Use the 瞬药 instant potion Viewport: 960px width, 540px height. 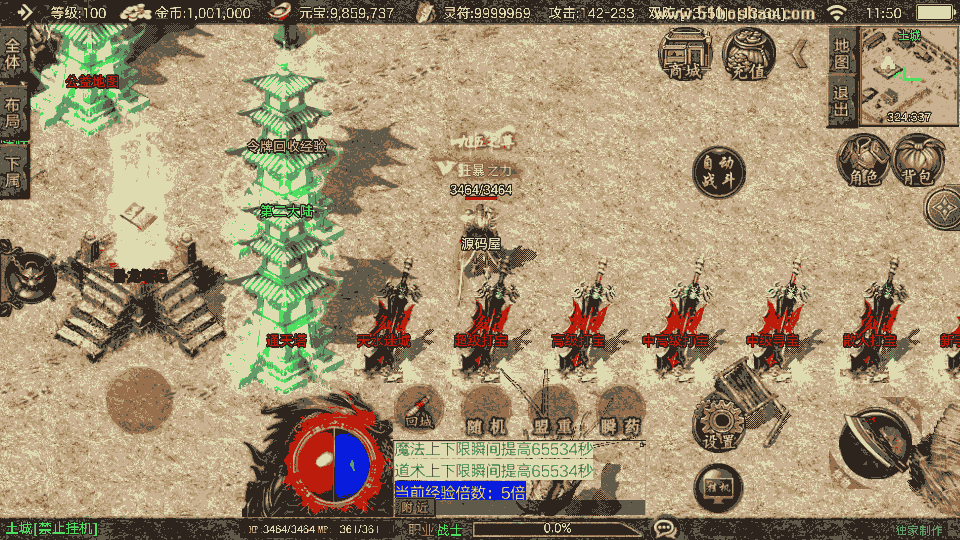[x=619, y=411]
